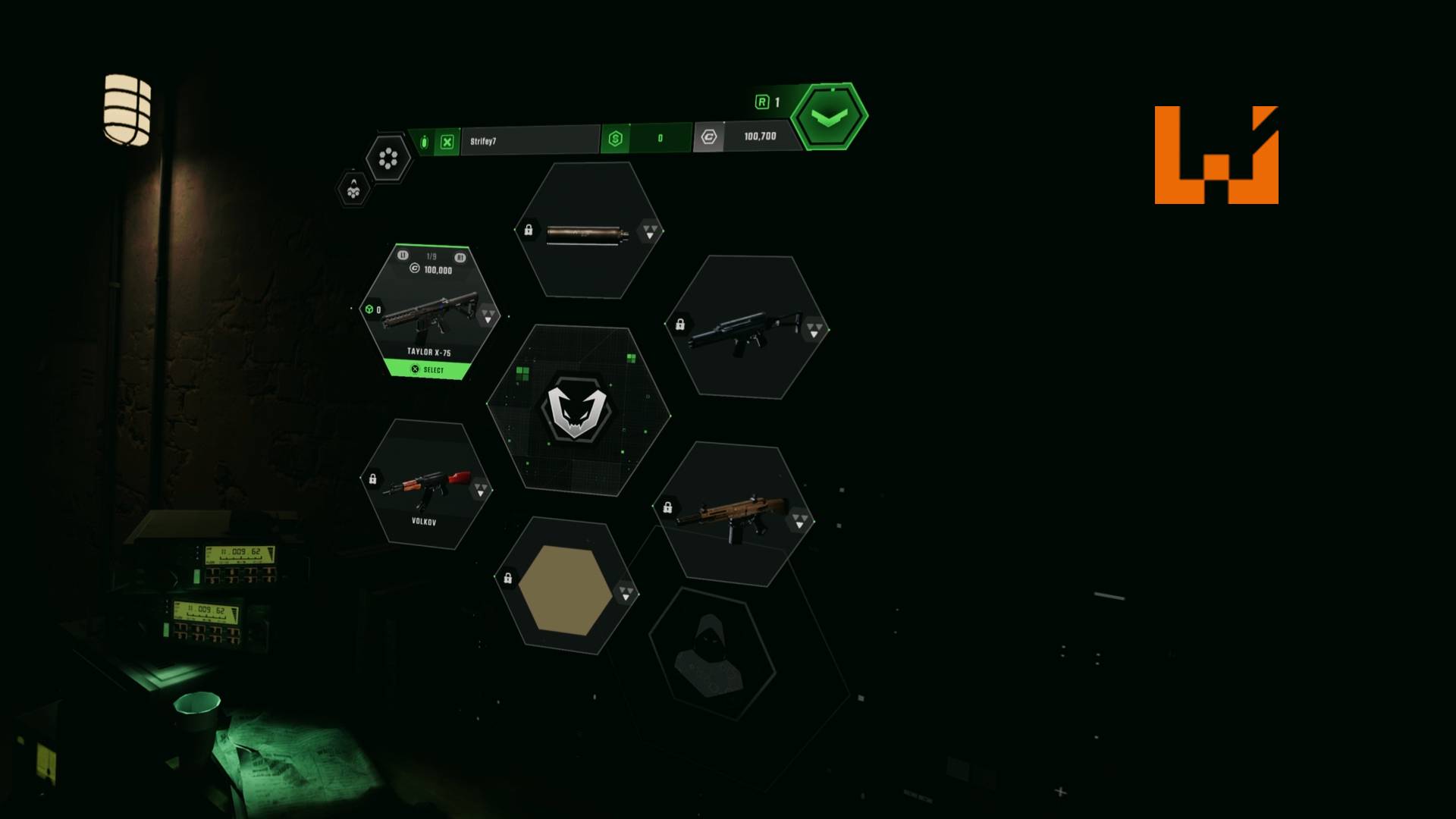Viewport: 1456px width, 819px height.
Task: Click the green dollar currency icon
Action: (615, 139)
